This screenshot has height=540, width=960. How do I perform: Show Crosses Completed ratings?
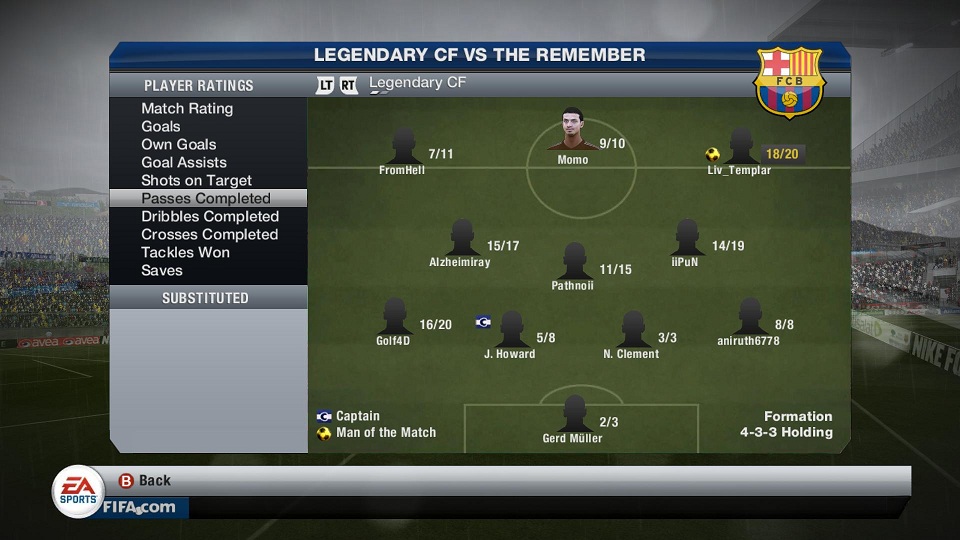click(x=210, y=235)
